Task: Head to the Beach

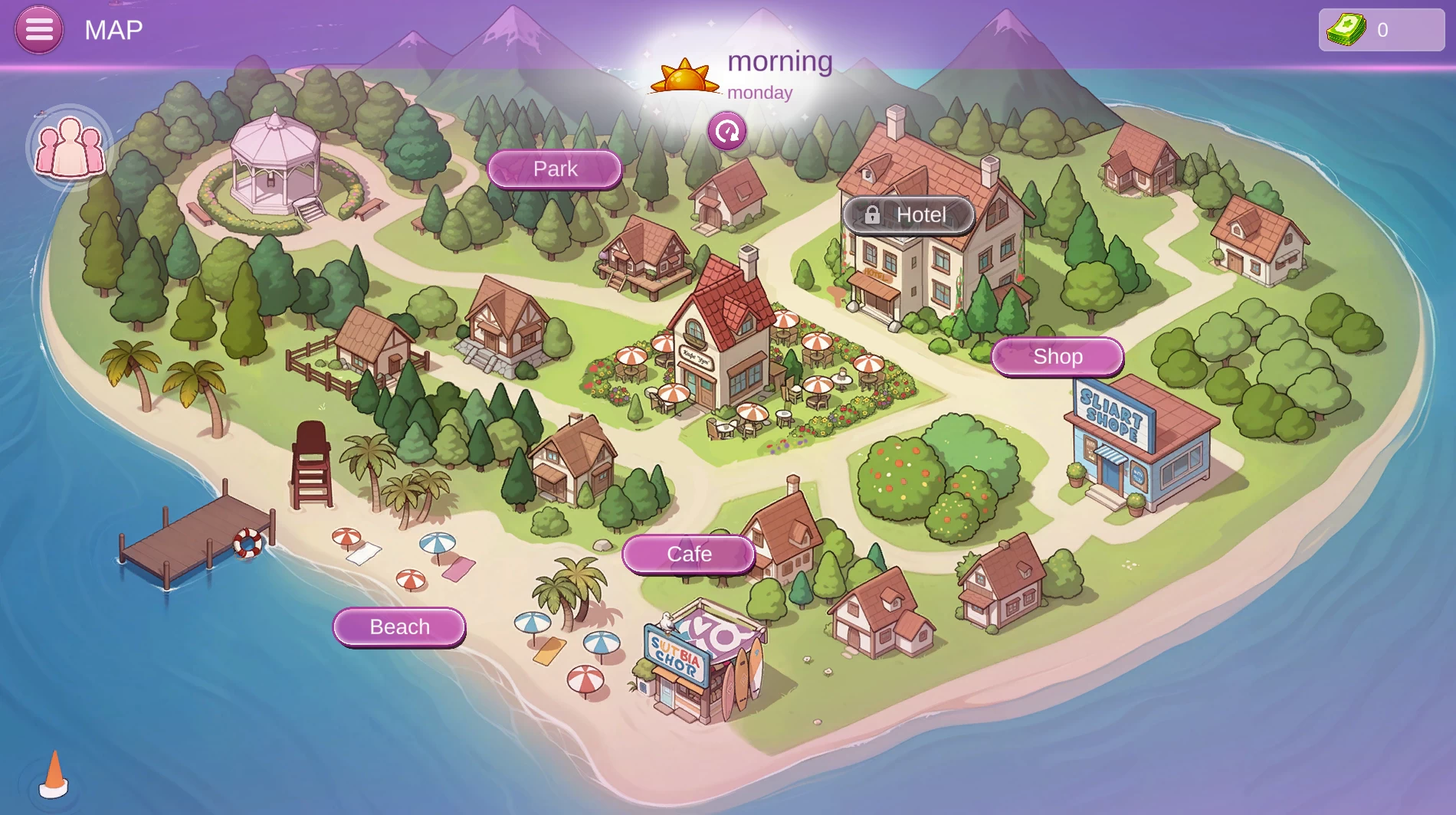Action: click(x=399, y=627)
